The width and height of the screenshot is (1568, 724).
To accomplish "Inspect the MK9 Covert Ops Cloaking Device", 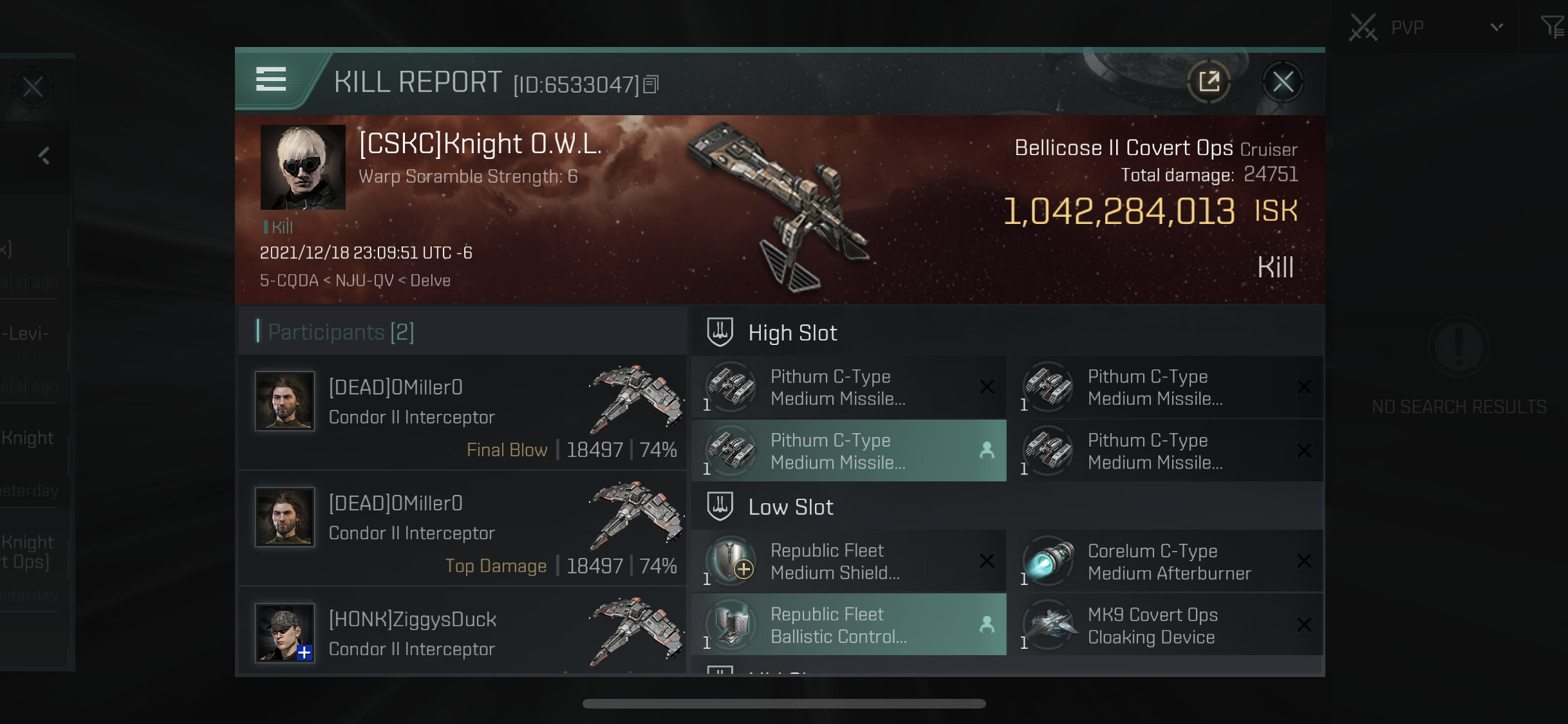I will 1166,625.
